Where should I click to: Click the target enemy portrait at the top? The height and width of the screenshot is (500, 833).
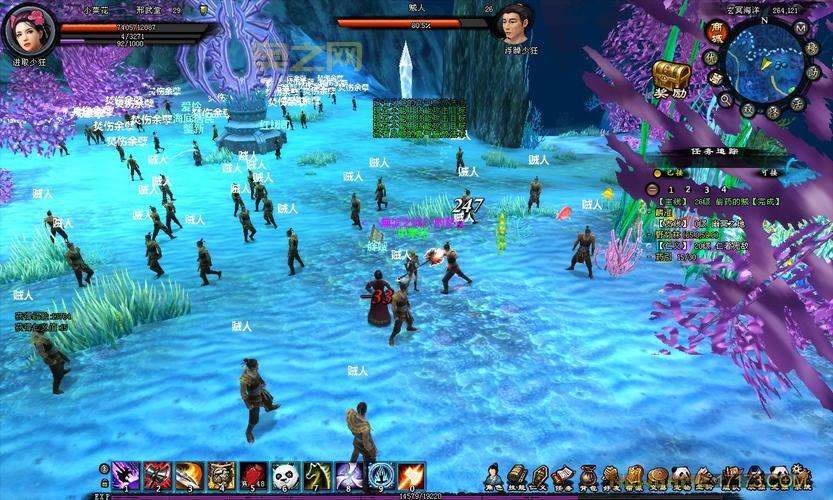click(514, 22)
